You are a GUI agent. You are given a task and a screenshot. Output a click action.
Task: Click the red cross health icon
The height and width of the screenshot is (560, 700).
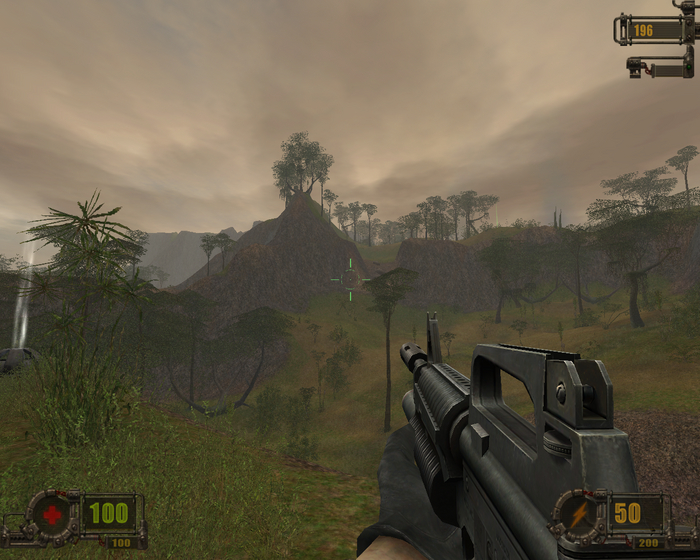point(52,514)
